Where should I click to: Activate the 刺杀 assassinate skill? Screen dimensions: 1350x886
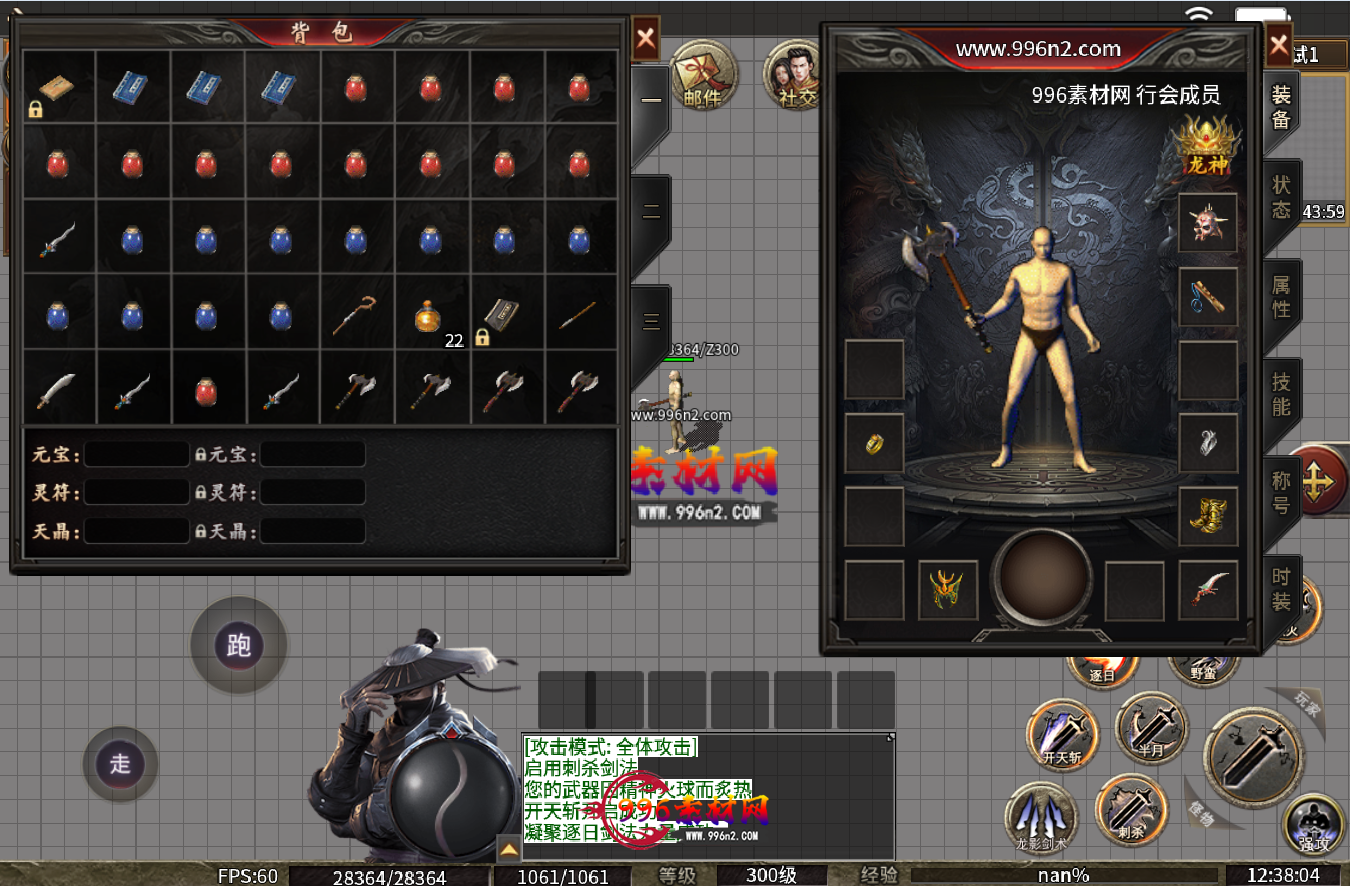(x=1131, y=810)
